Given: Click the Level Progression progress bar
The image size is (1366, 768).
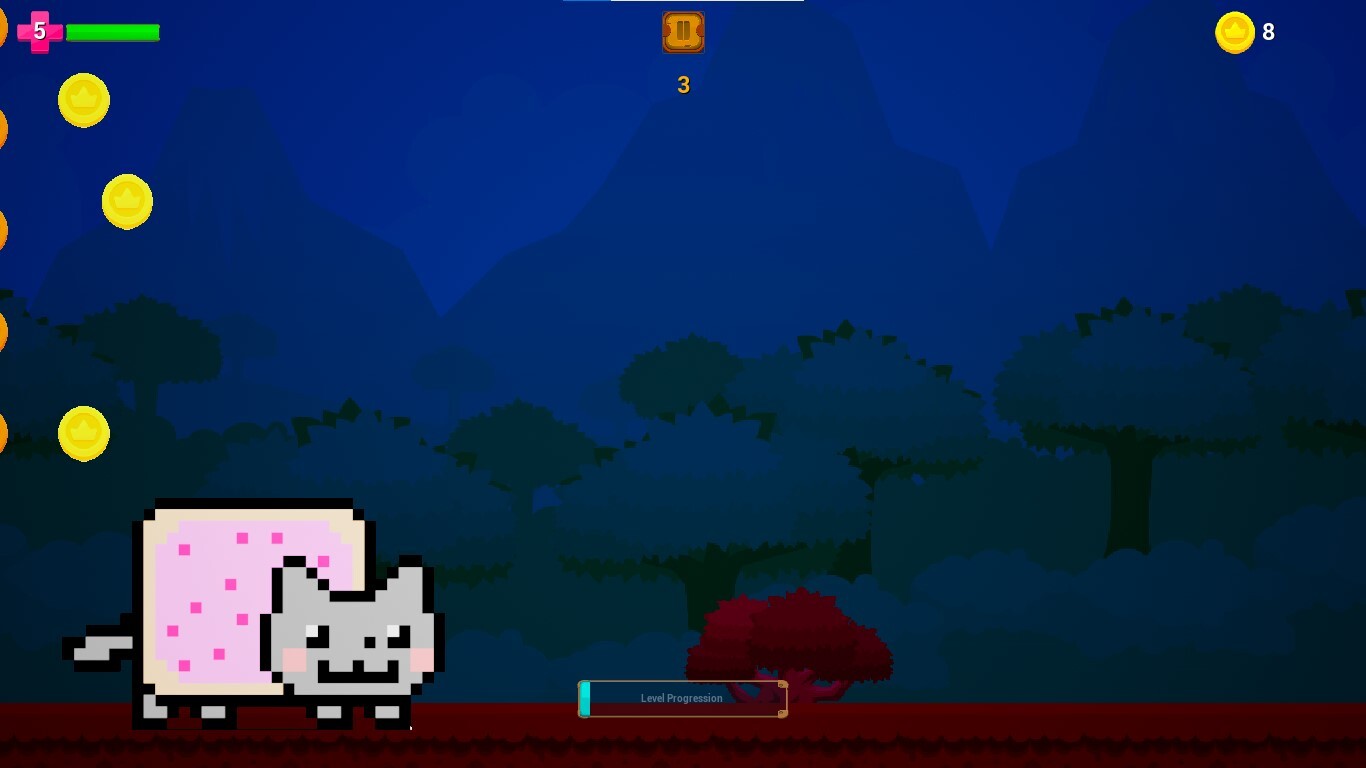Looking at the screenshot, I should click(683, 699).
